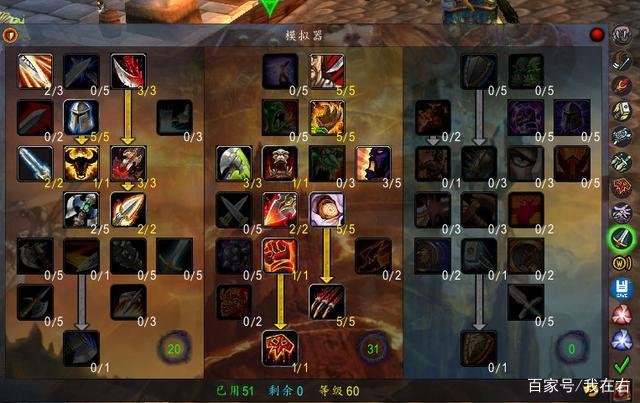Viewport: 640px width, 403px height.
Task: Choose the Bloodthirst talent icon
Action: 280,347
